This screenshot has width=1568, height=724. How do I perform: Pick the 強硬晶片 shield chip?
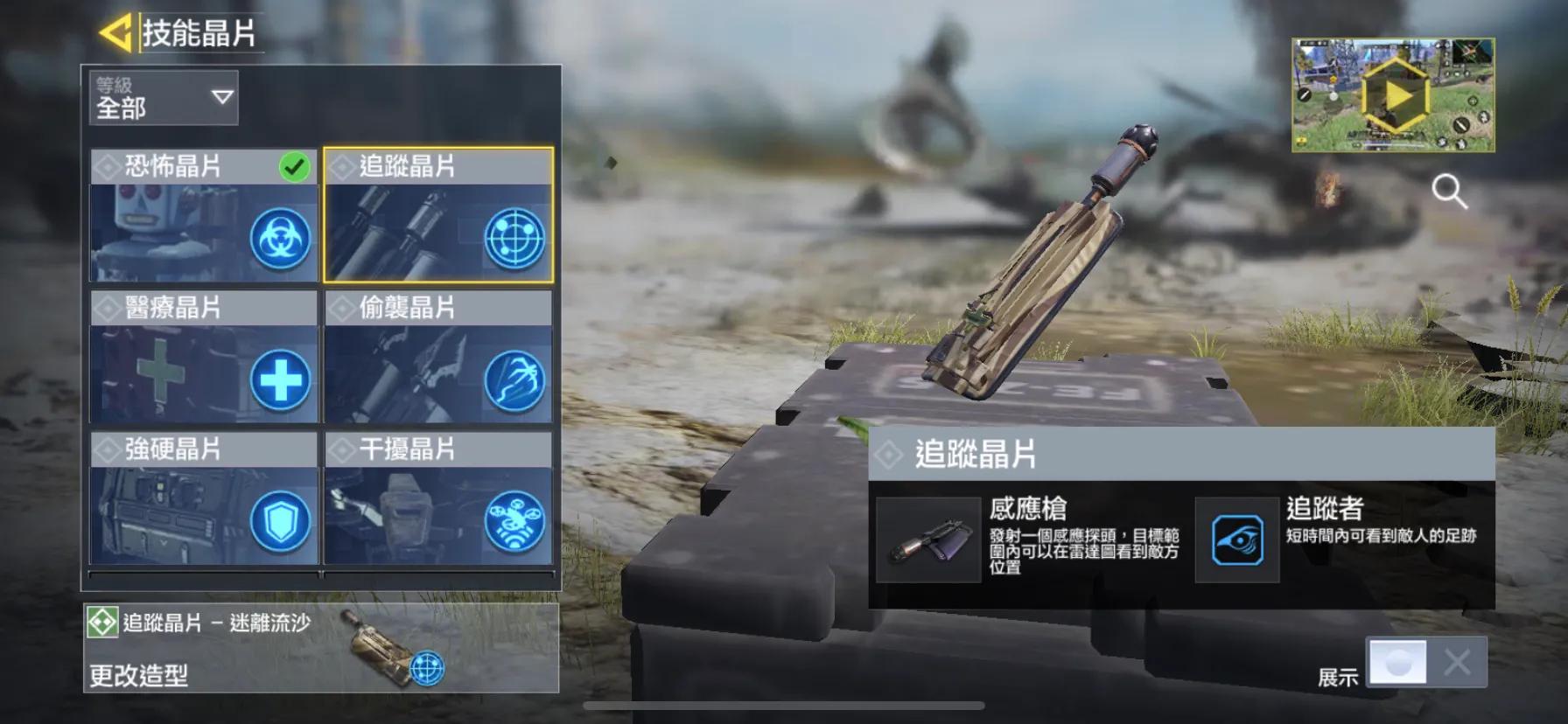click(x=204, y=499)
